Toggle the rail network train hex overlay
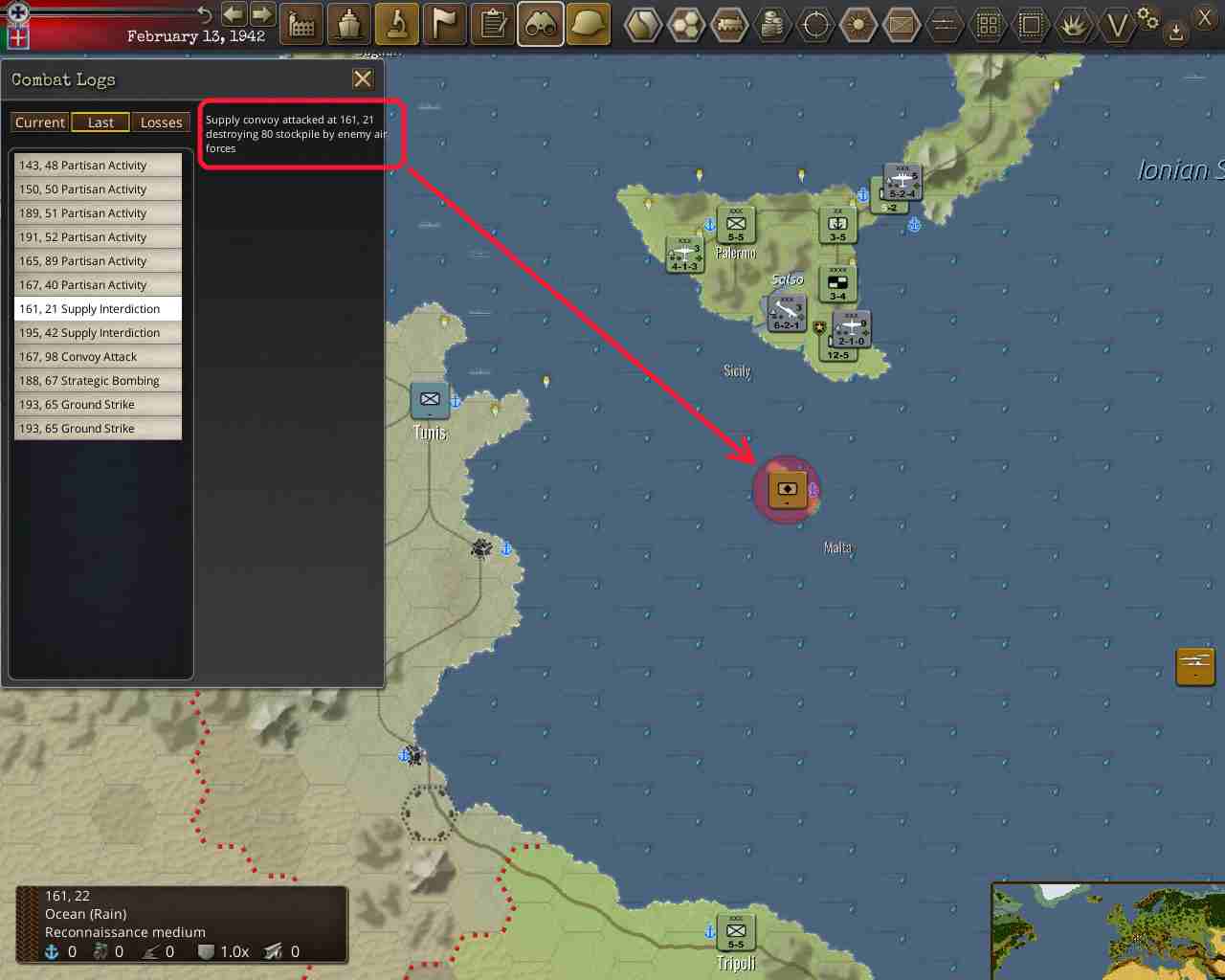 click(x=728, y=25)
